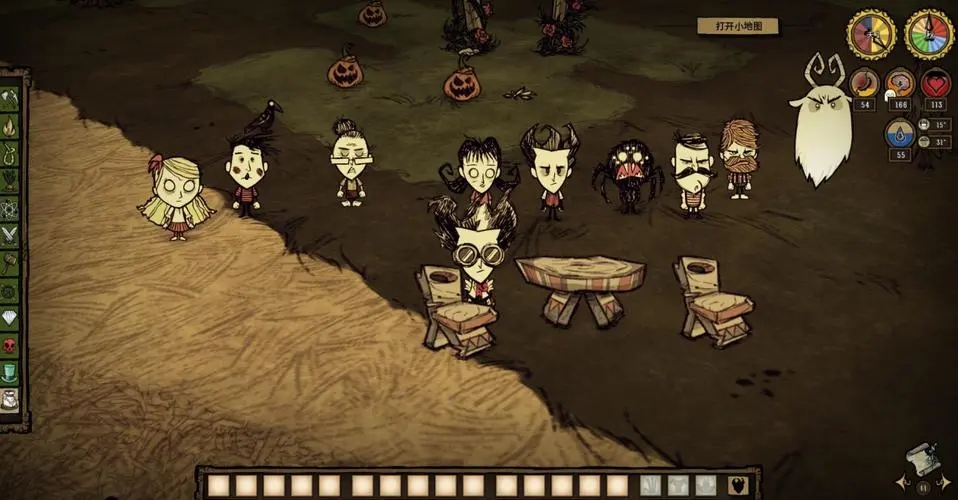Select the hand equipment slot
The width and height of the screenshot is (958, 500).
coord(651,485)
